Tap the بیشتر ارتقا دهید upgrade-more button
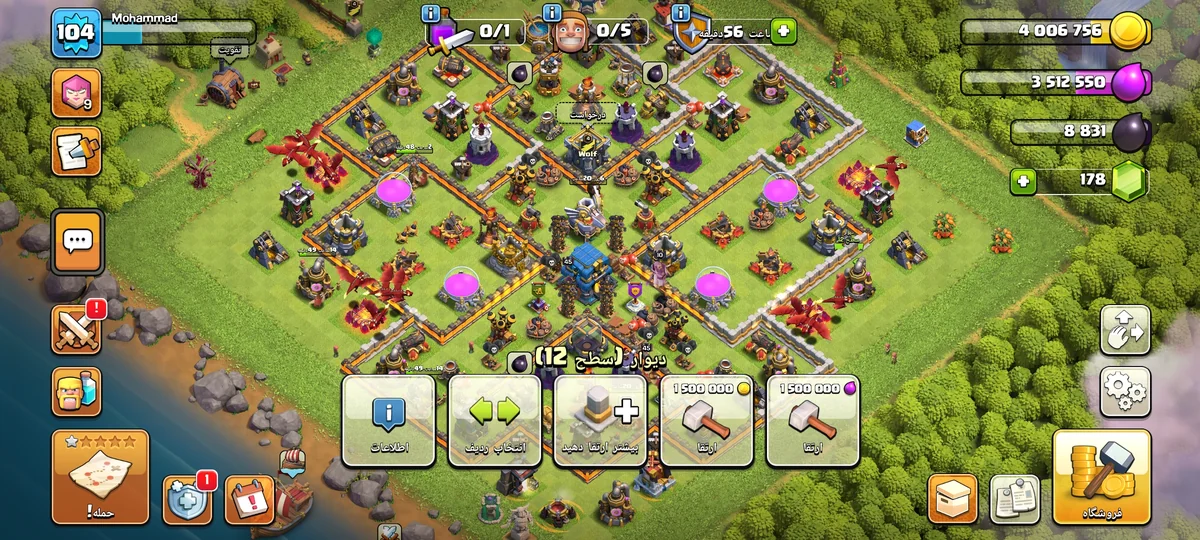The width and height of the screenshot is (1200, 540). (600, 420)
